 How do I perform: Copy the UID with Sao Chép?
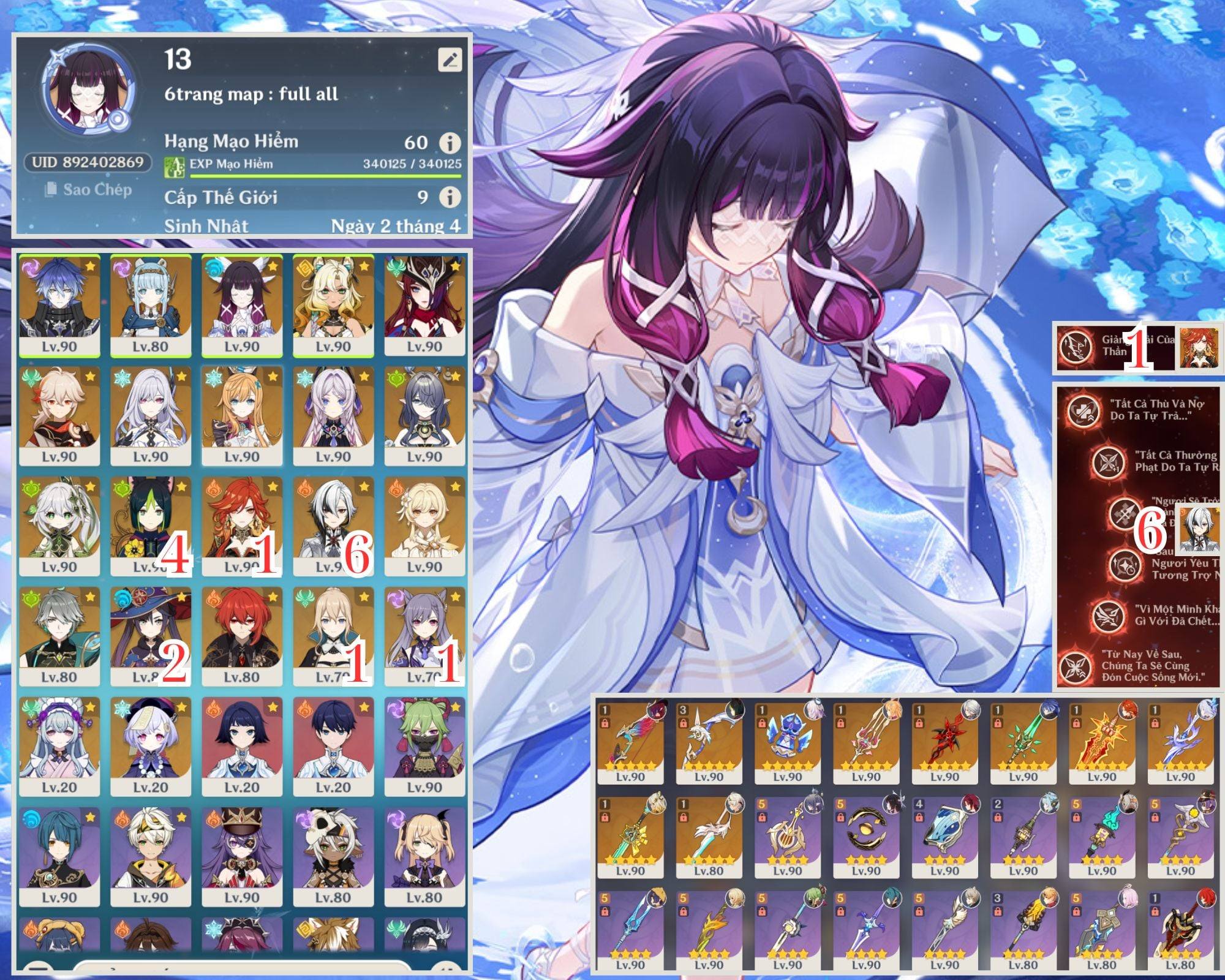click(89, 190)
